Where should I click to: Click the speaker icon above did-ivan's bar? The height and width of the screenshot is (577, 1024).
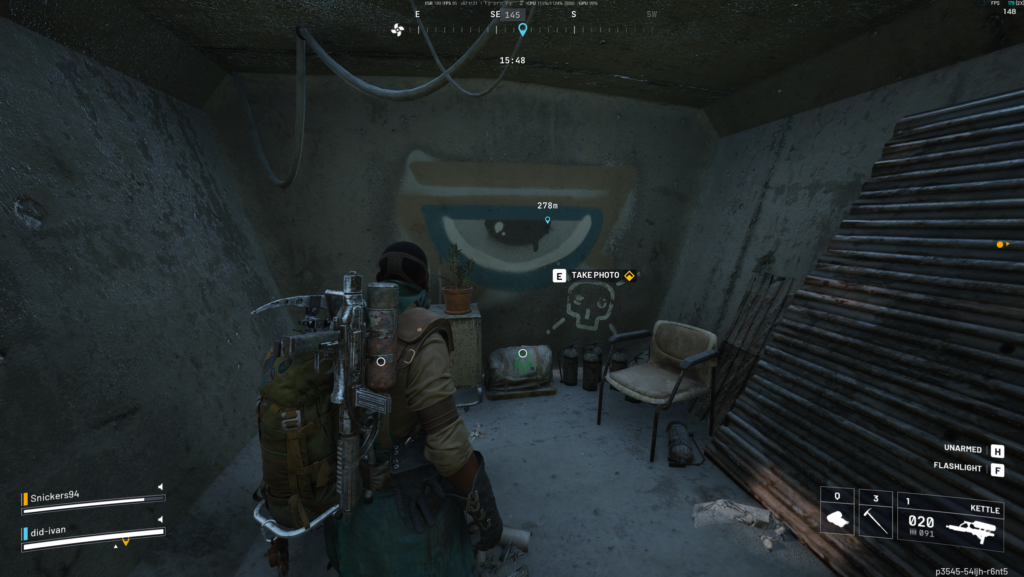(x=160, y=520)
